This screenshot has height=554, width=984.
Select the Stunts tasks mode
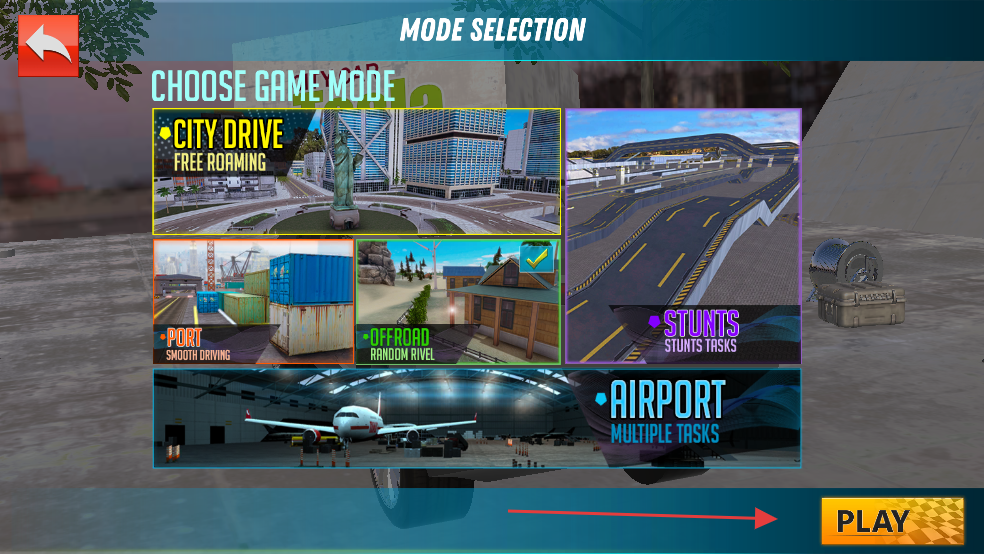tap(683, 236)
